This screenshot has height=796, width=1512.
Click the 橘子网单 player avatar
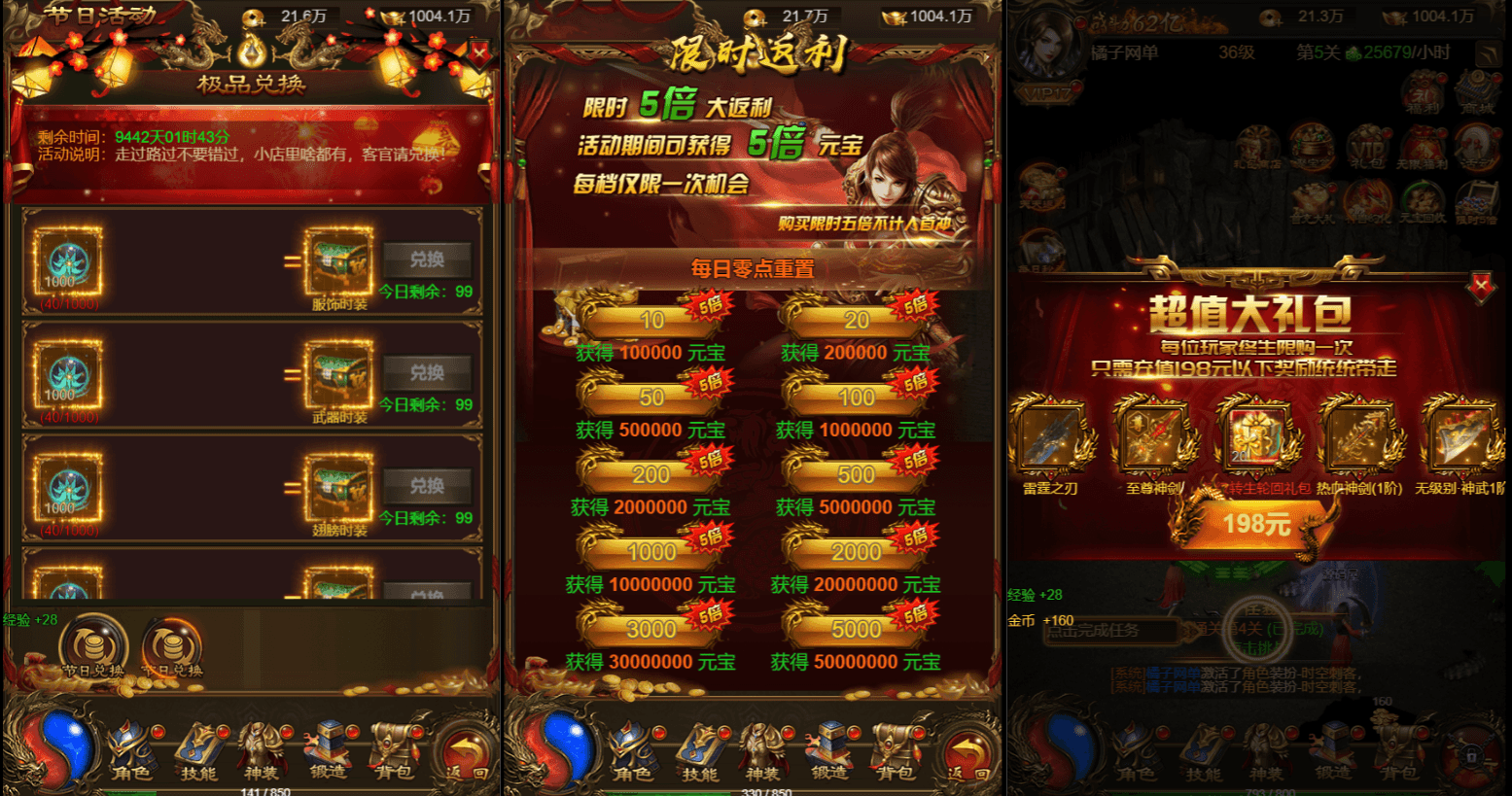click(x=1047, y=46)
